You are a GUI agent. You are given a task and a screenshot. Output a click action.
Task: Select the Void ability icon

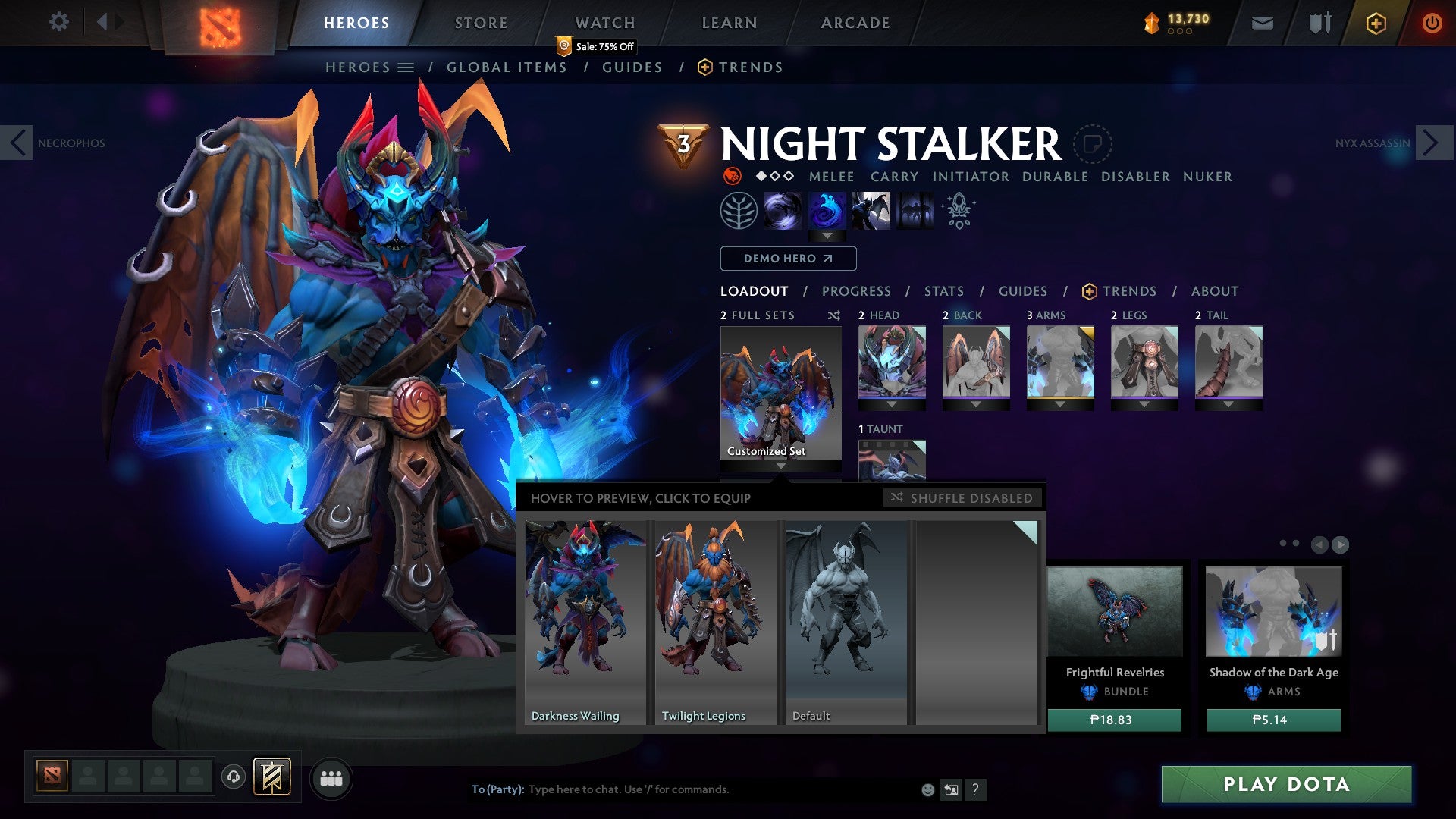coord(783,211)
